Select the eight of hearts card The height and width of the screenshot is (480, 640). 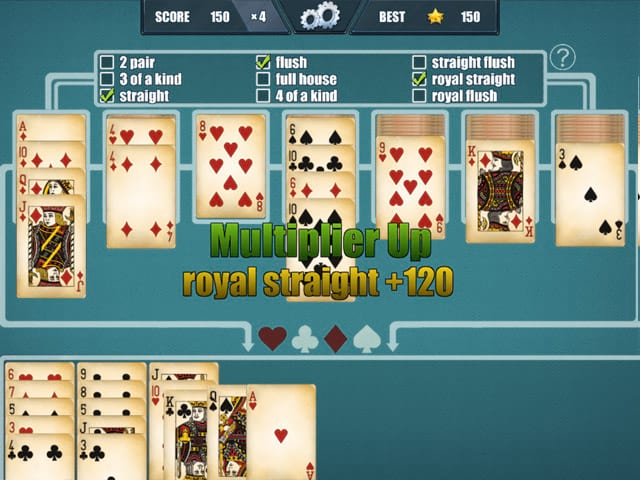(x=229, y=166)
